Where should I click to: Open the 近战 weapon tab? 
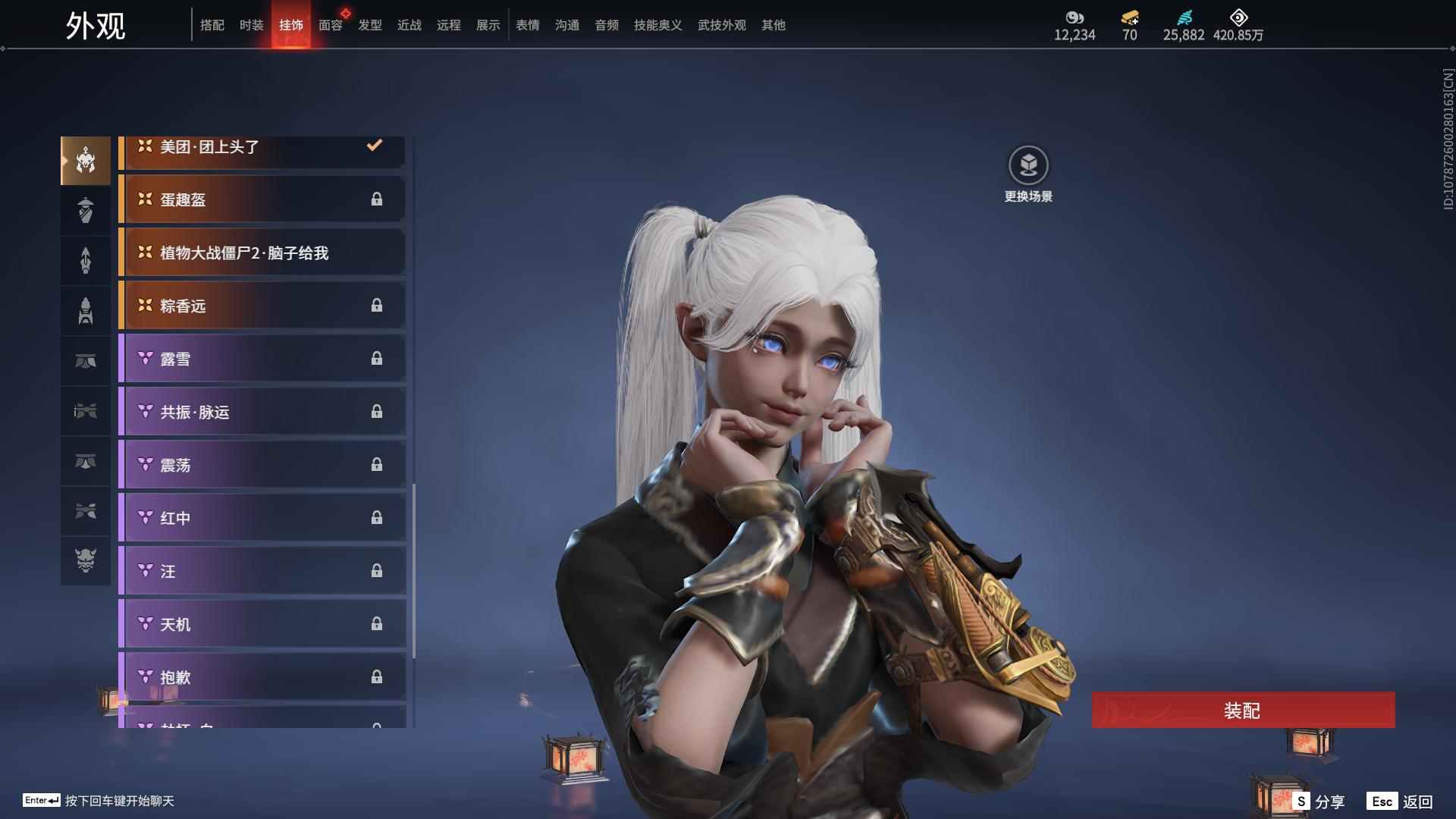pos(409,25)
